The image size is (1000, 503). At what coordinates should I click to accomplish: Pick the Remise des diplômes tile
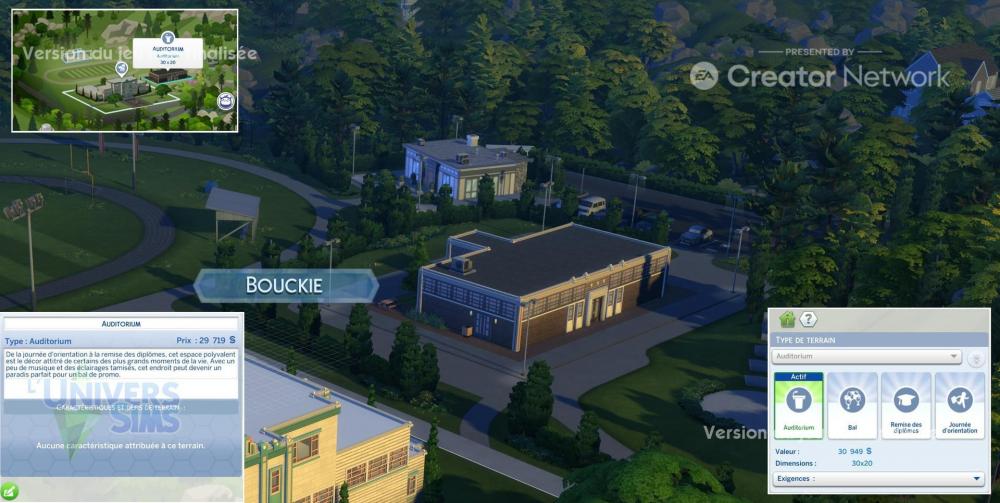(906, 405)
